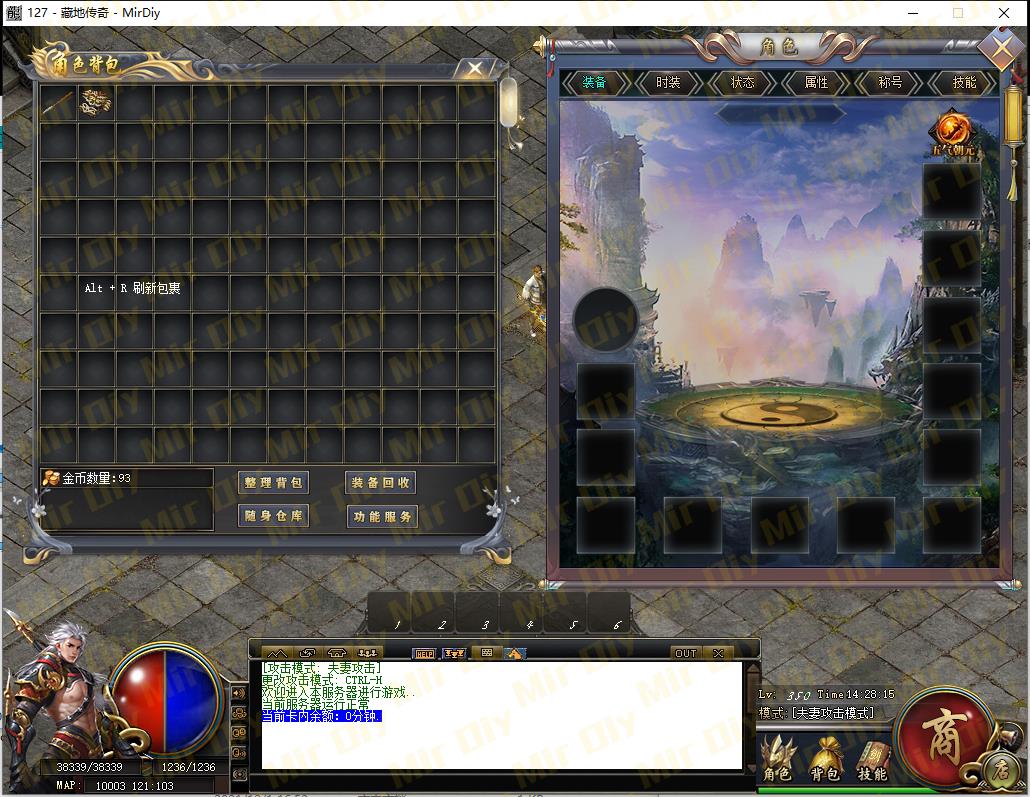This screenshot has height=797, width=1030.
Task: Open the 背包 bag from the bottom bar
Action: 825,760
